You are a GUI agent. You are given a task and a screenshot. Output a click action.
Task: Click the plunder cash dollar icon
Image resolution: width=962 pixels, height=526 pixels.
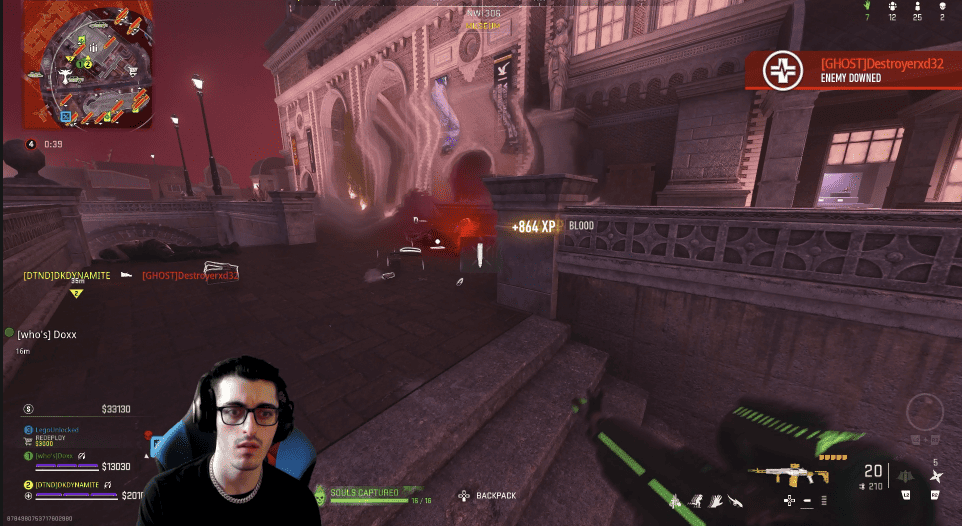pos(28,409)
